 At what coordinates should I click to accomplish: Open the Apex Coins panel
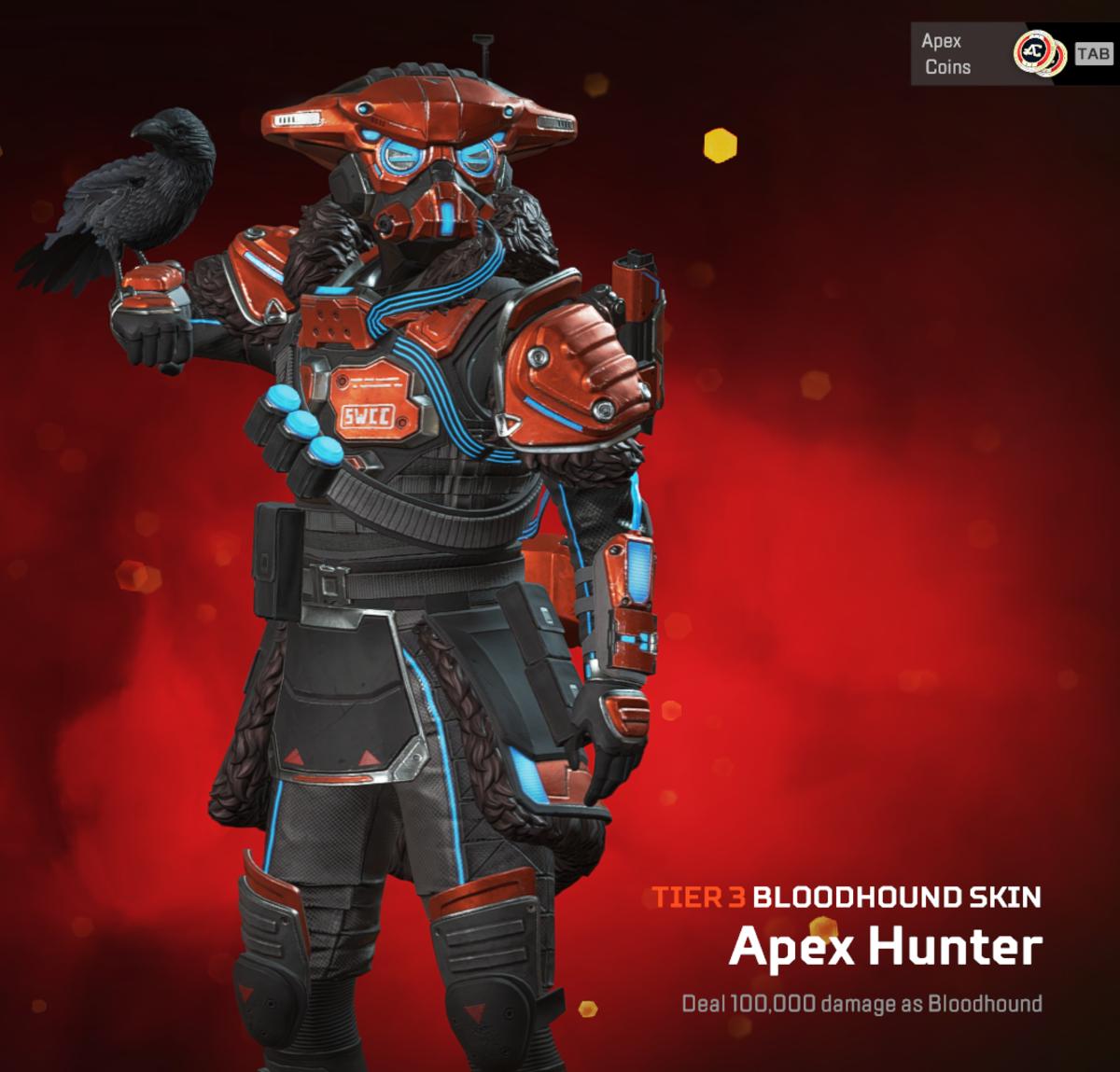click(x=995, y=54)
